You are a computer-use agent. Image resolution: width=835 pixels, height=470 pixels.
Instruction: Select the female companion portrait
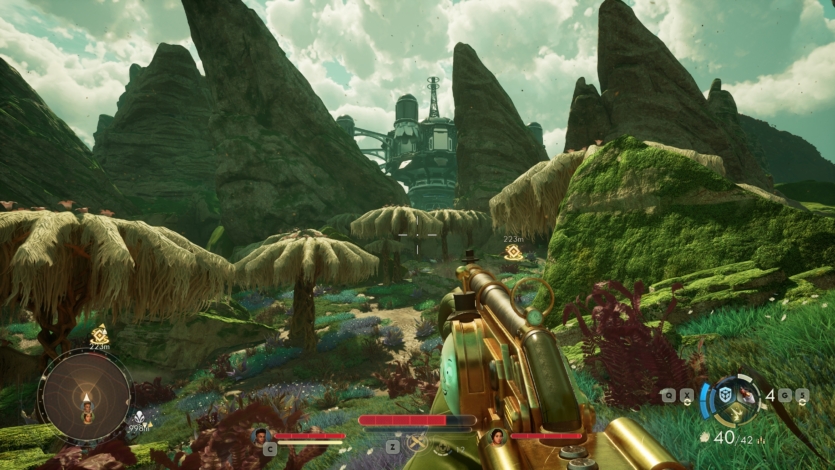tap(497, 436)
